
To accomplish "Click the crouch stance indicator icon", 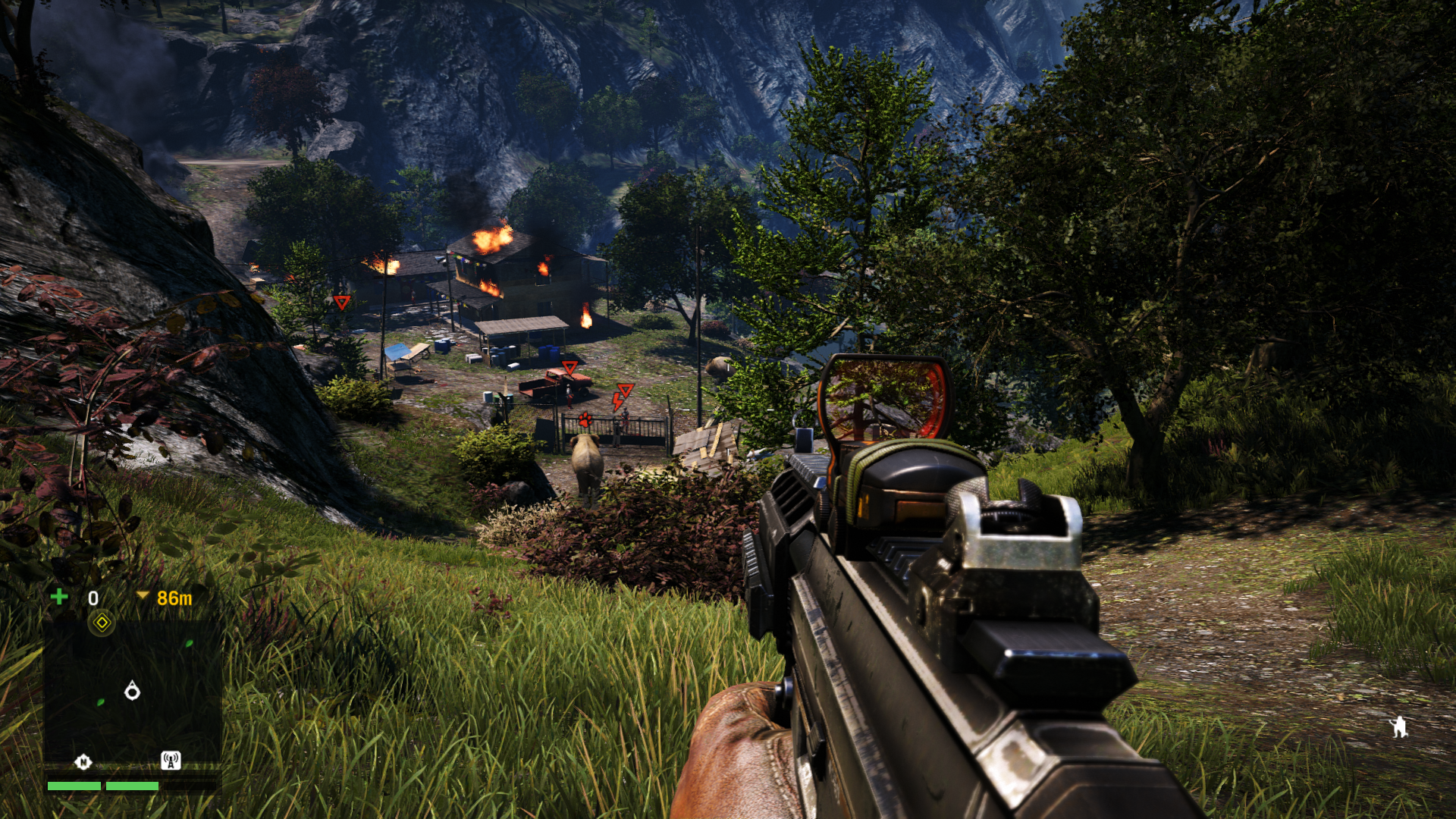I will 1398,726.
